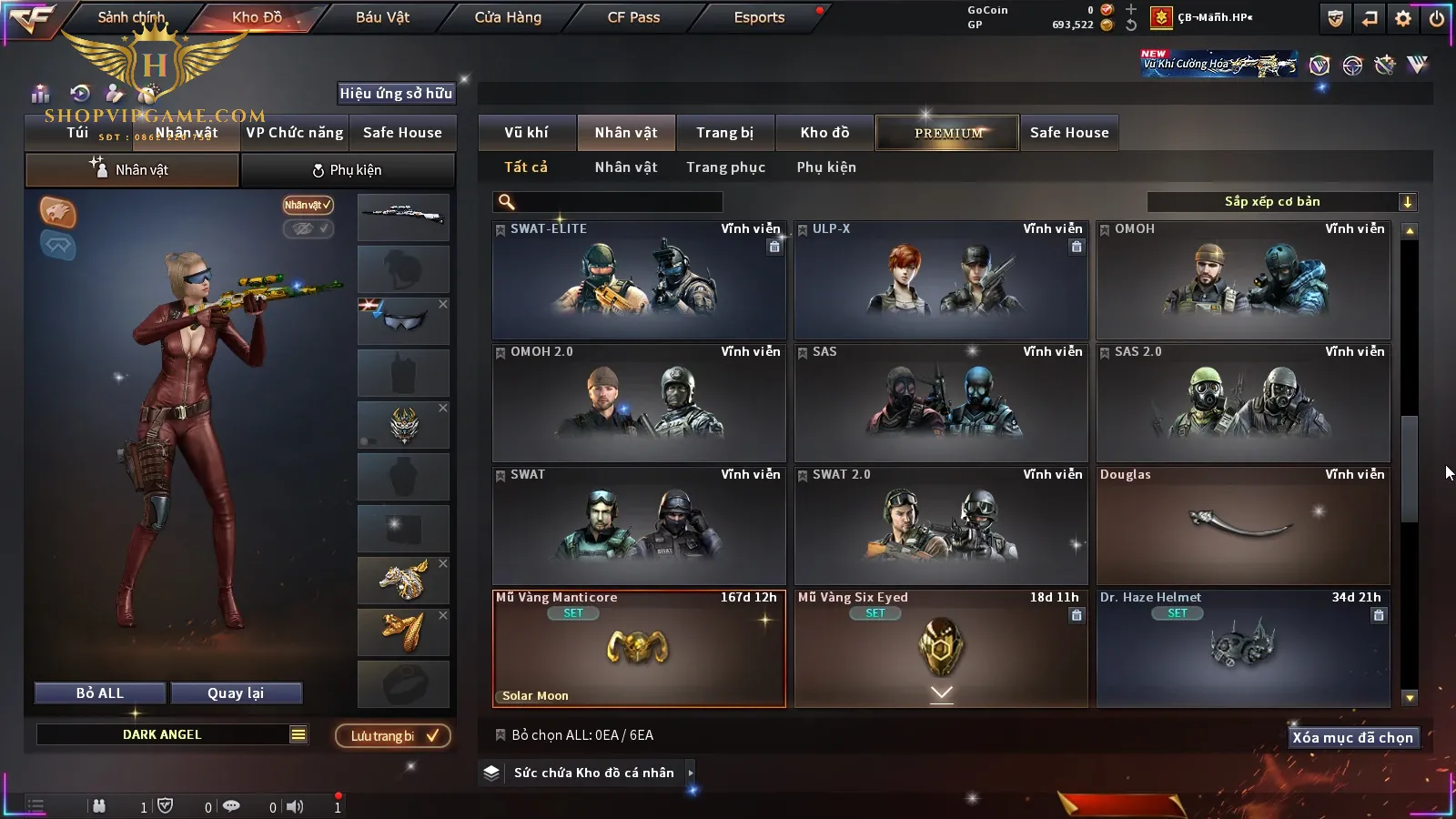Open the Esports menu
The width and height of the screenshot is (1456, 819).
tap(759, 17)
